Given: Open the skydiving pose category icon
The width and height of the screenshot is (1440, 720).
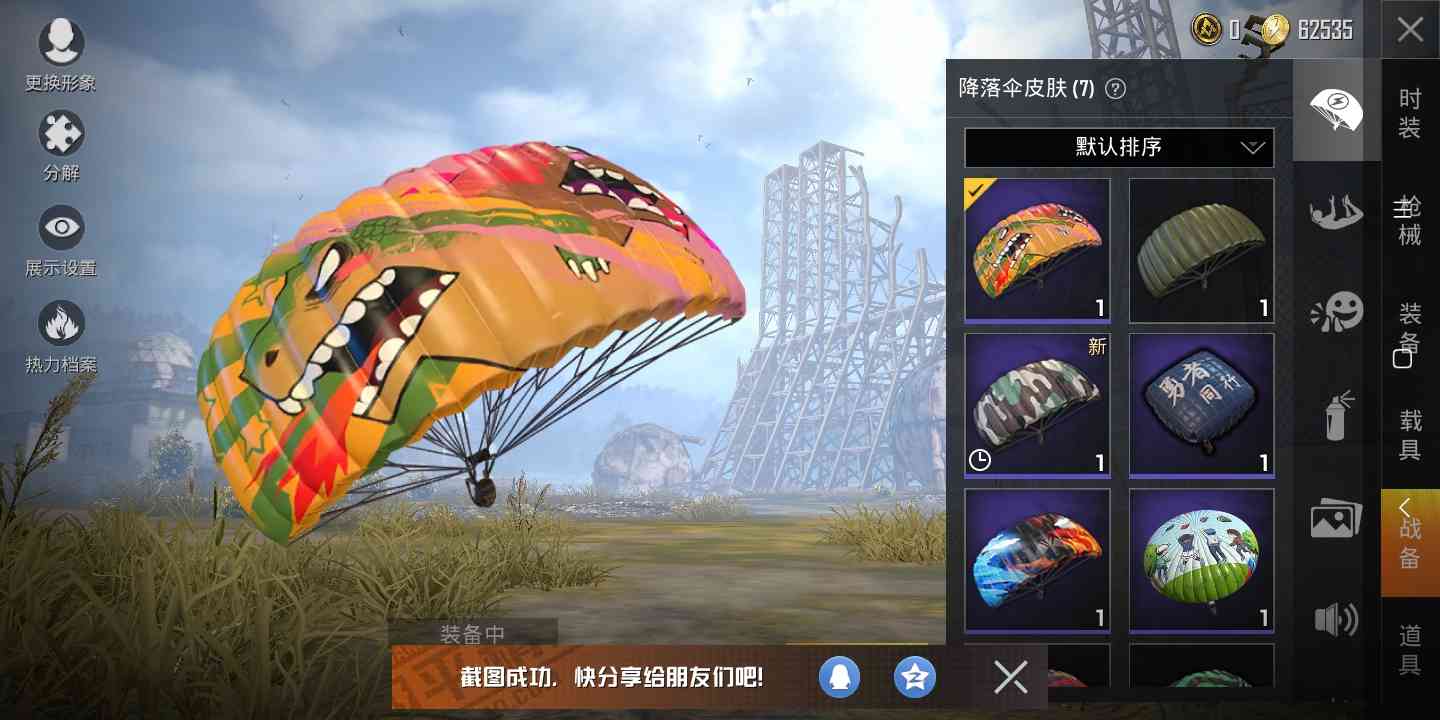Looking at the screenshot, I should tap(1337, 212).
